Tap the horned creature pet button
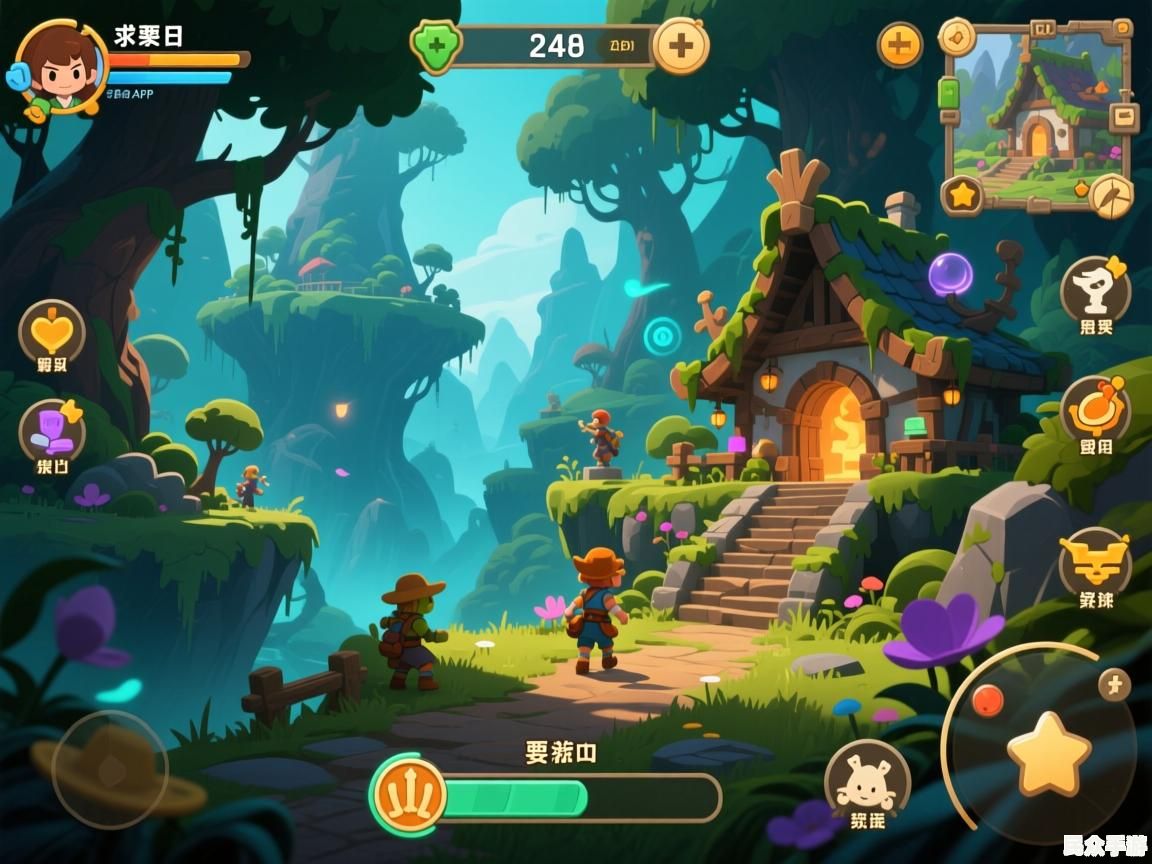 (x=866, y=780)
